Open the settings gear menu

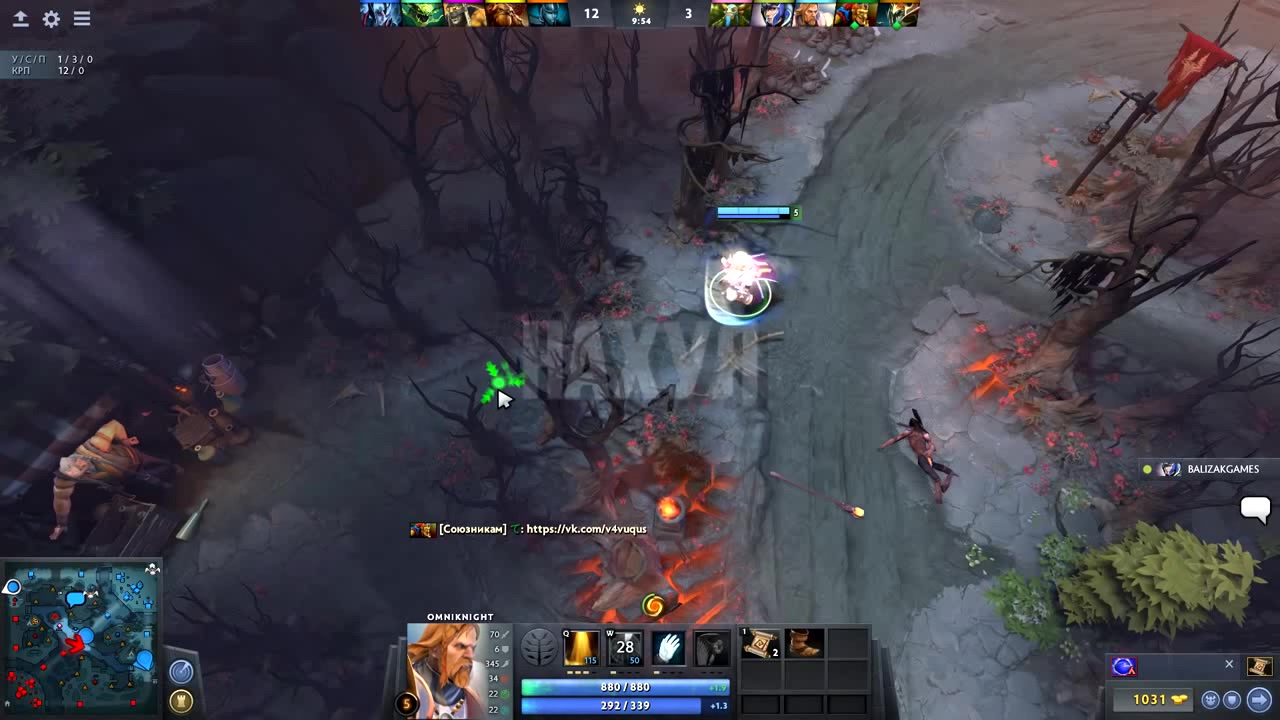point(51,19)
